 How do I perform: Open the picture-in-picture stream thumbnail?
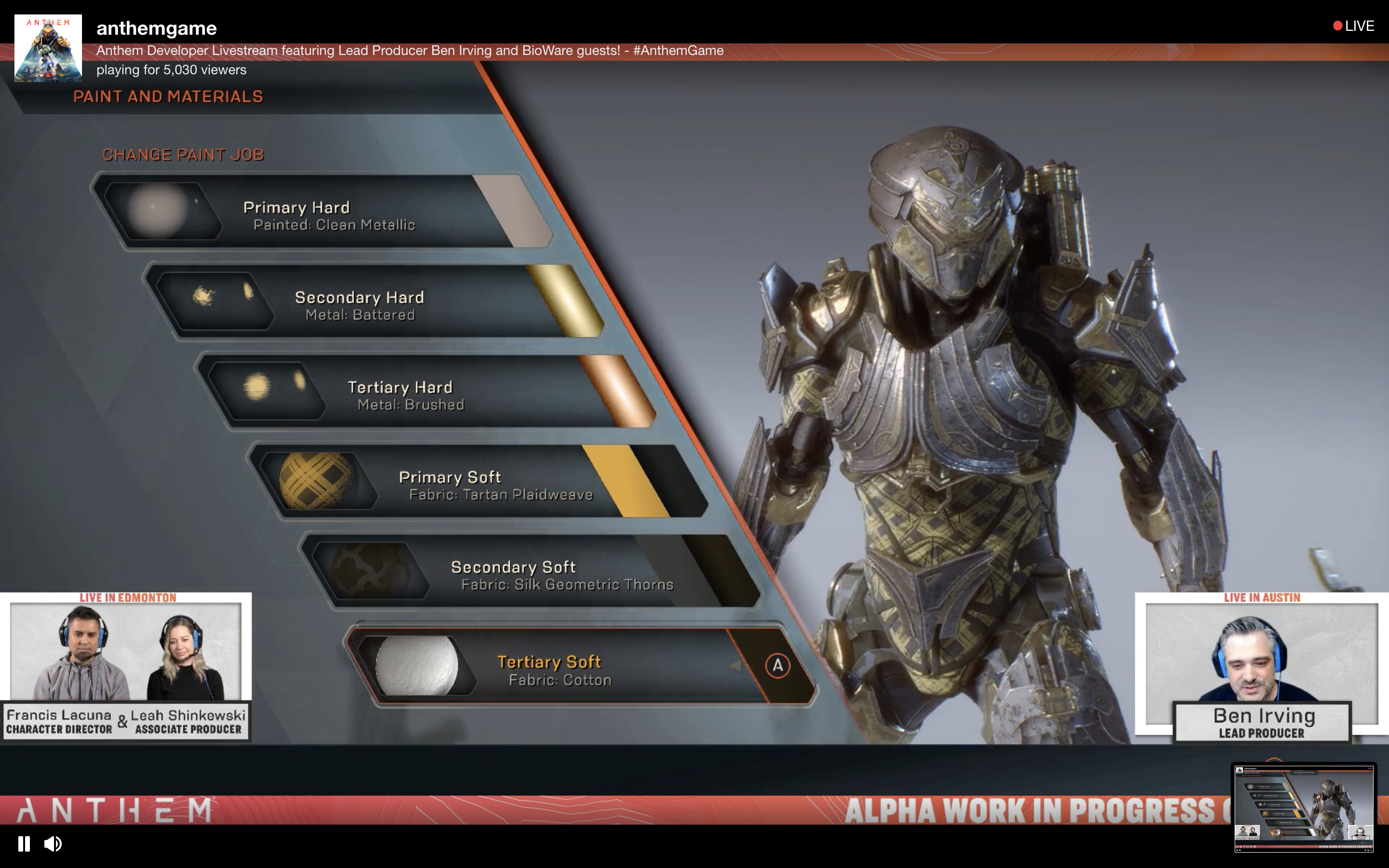(x=1304, y=807)
